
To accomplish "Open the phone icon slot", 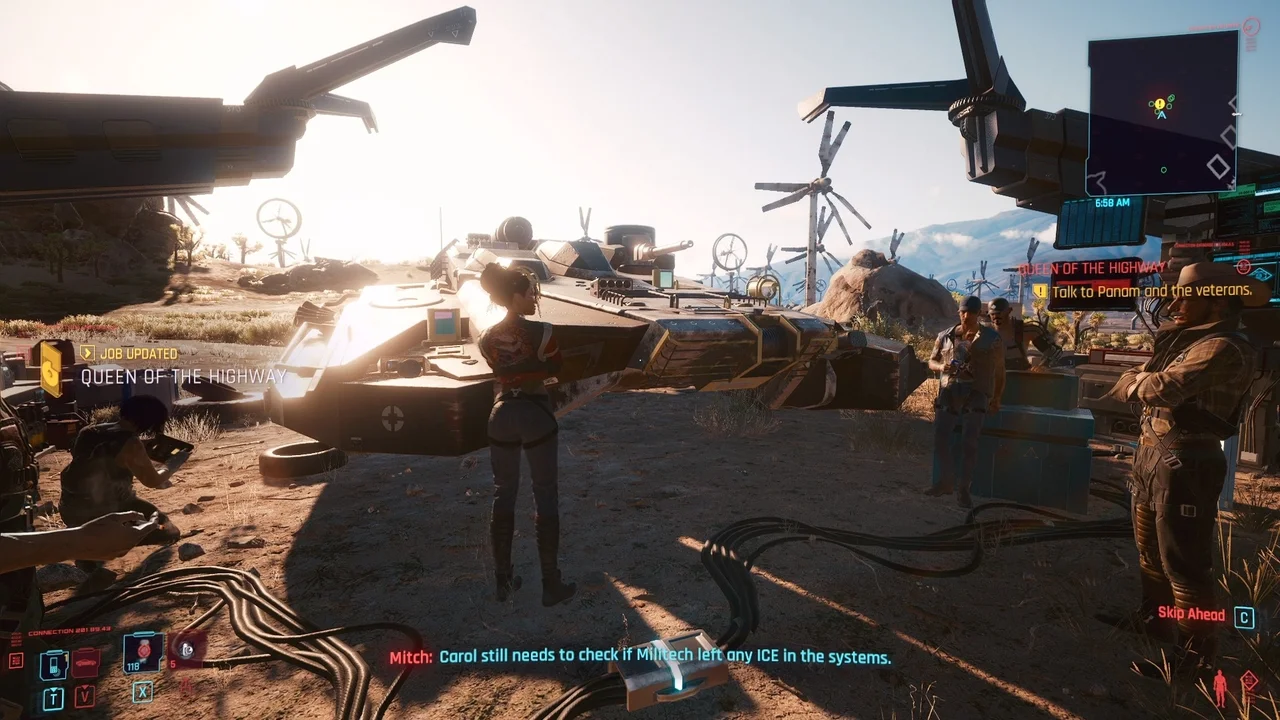I will tap(53, 664).
